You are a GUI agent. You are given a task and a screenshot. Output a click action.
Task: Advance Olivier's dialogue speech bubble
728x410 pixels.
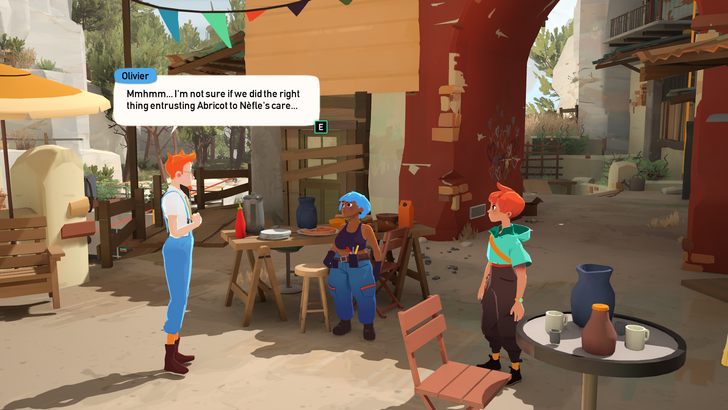(320, 127)
